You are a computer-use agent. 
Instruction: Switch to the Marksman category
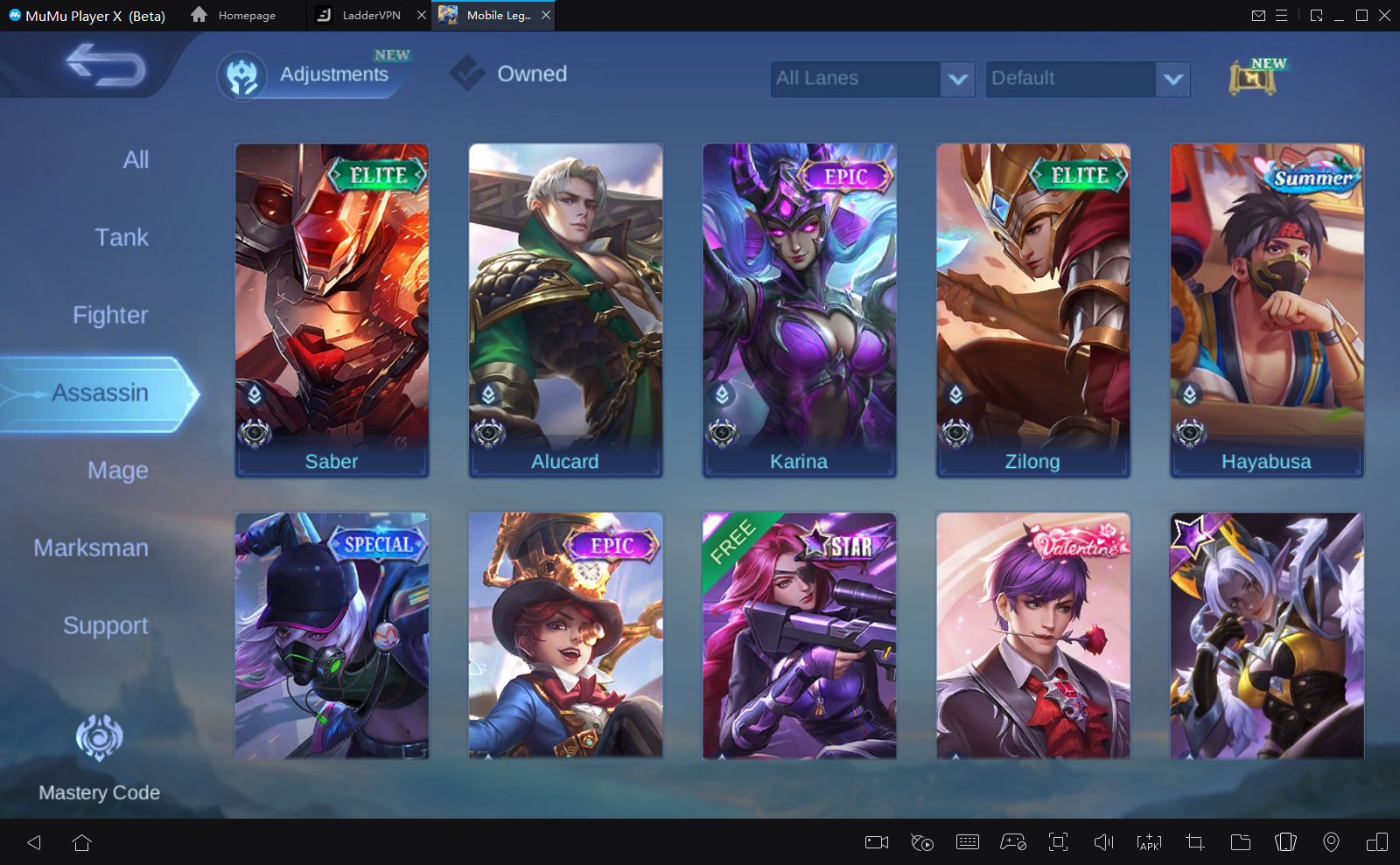91,548
